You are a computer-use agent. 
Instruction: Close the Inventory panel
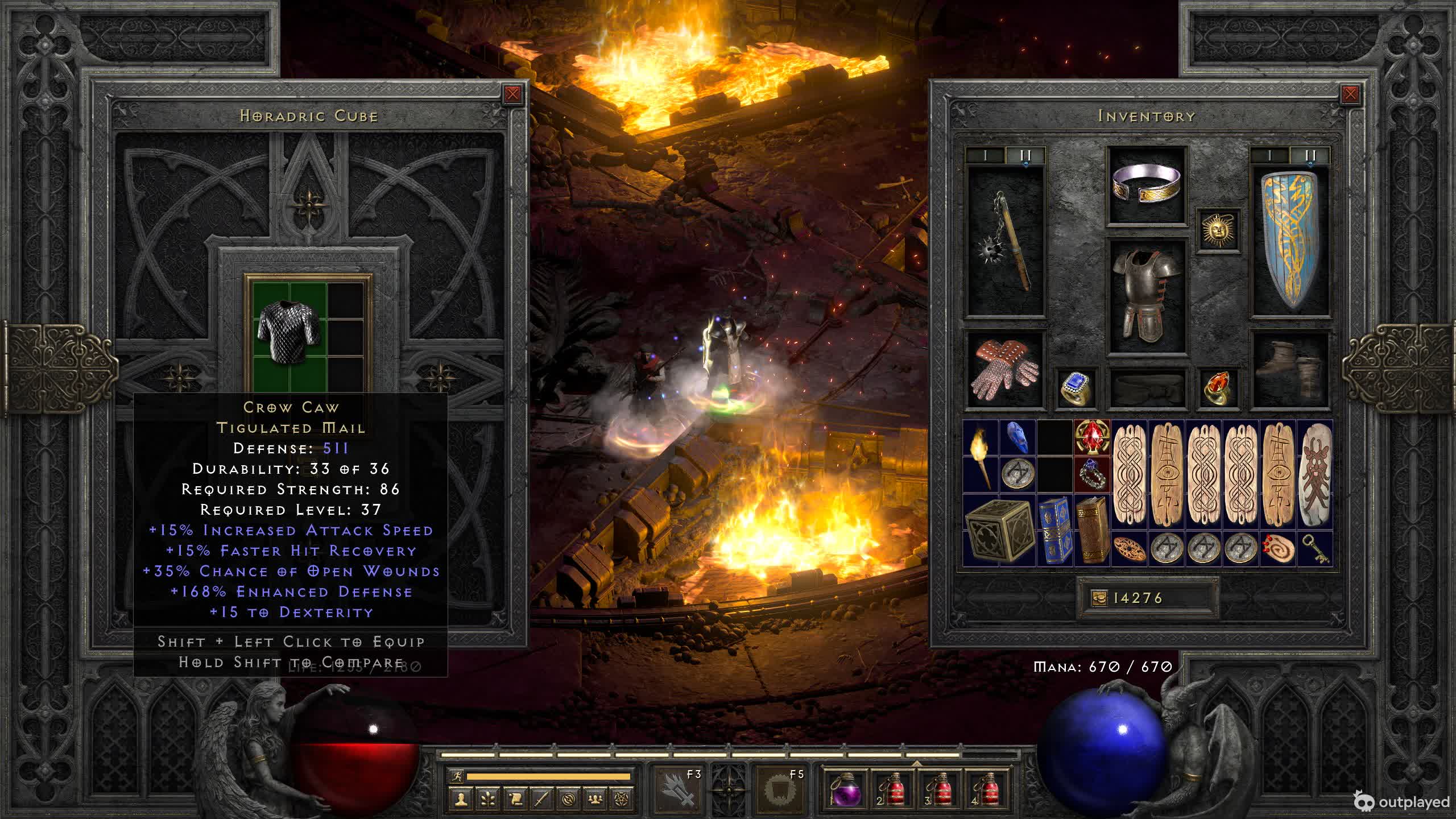click(1350, 94)
